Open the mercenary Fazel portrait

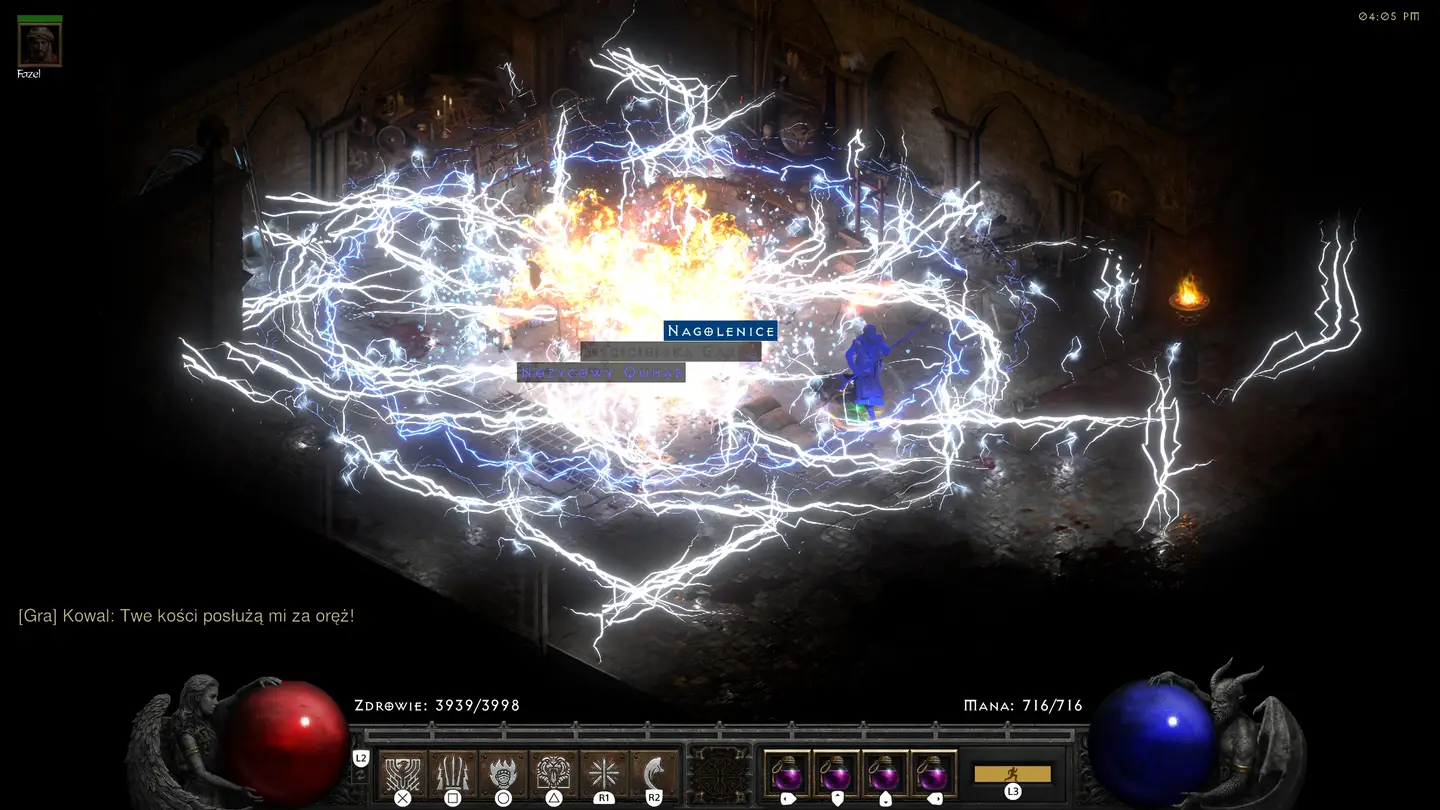tap(40, 44)
